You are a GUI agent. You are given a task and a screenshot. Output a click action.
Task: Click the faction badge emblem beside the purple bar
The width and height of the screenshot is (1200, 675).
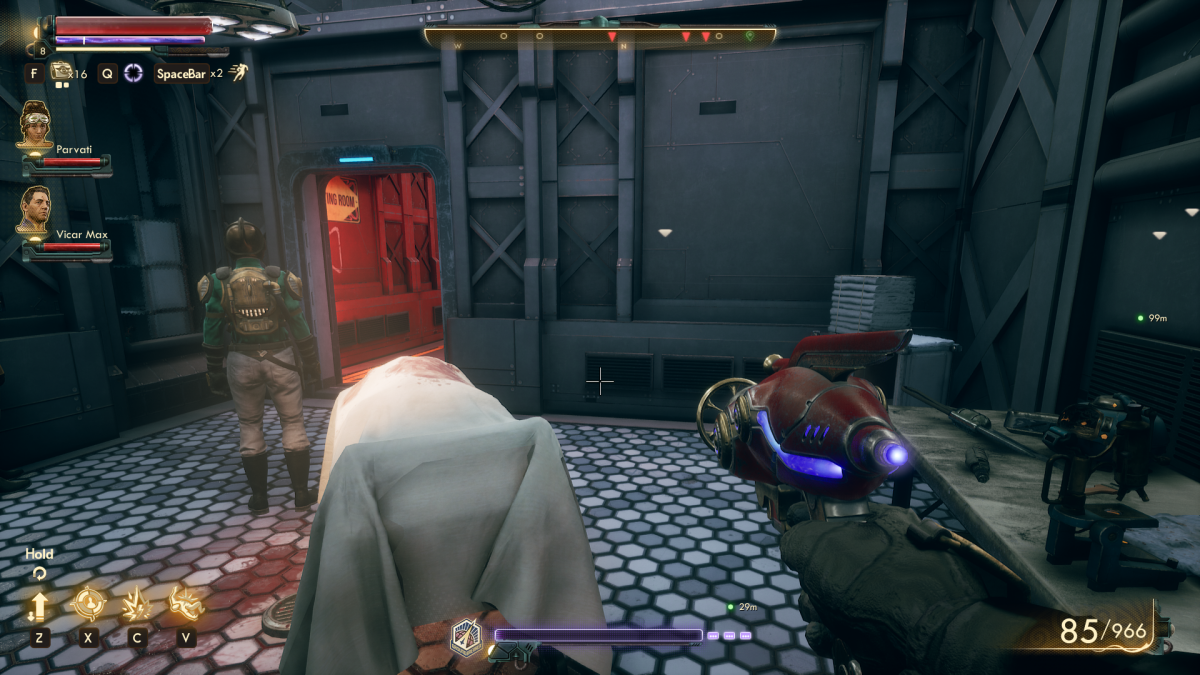pyautogui.click(x=464, y=637)
